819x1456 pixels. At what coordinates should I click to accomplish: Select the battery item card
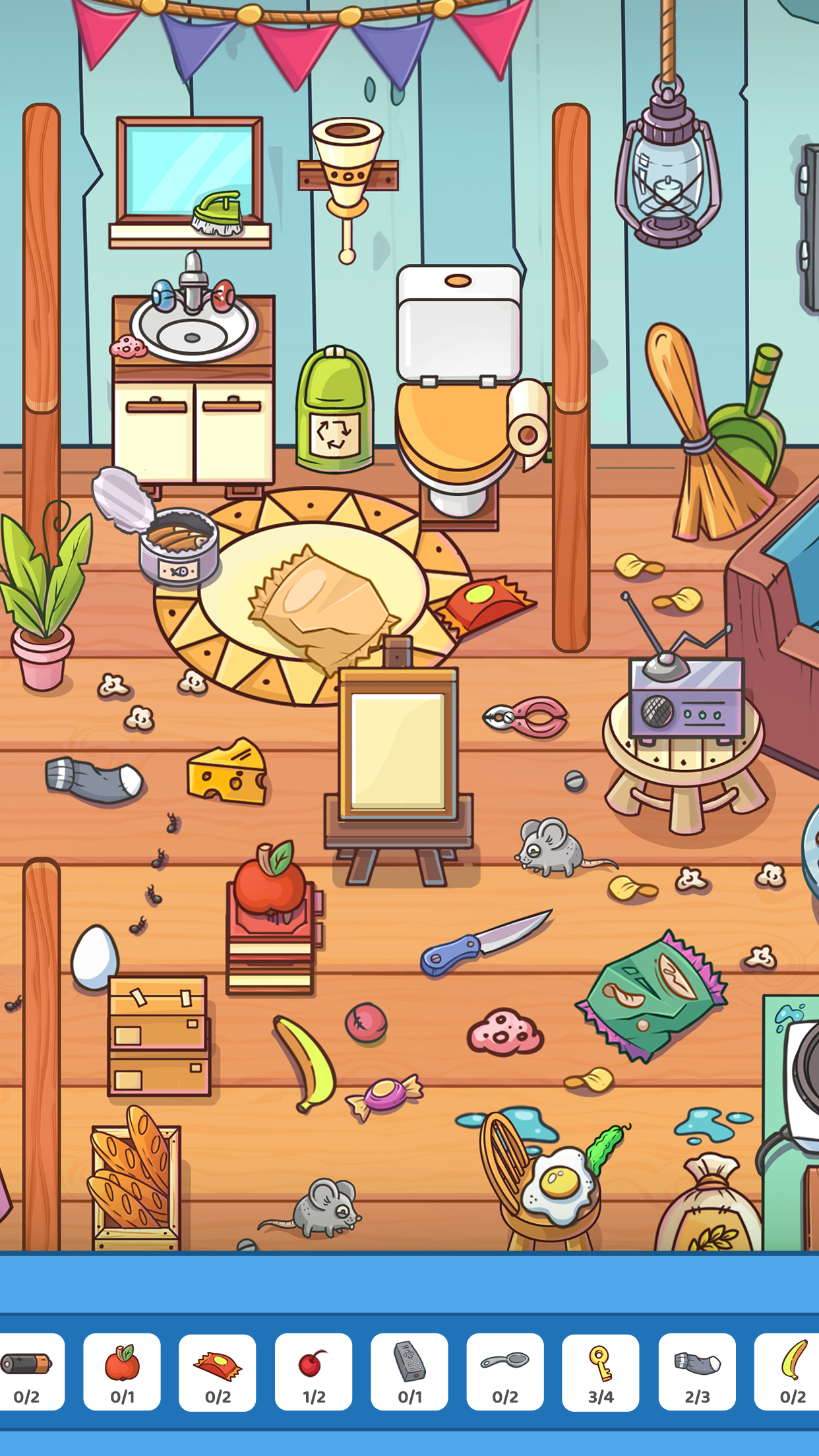pyautogui.click(x=28, y=1372)
